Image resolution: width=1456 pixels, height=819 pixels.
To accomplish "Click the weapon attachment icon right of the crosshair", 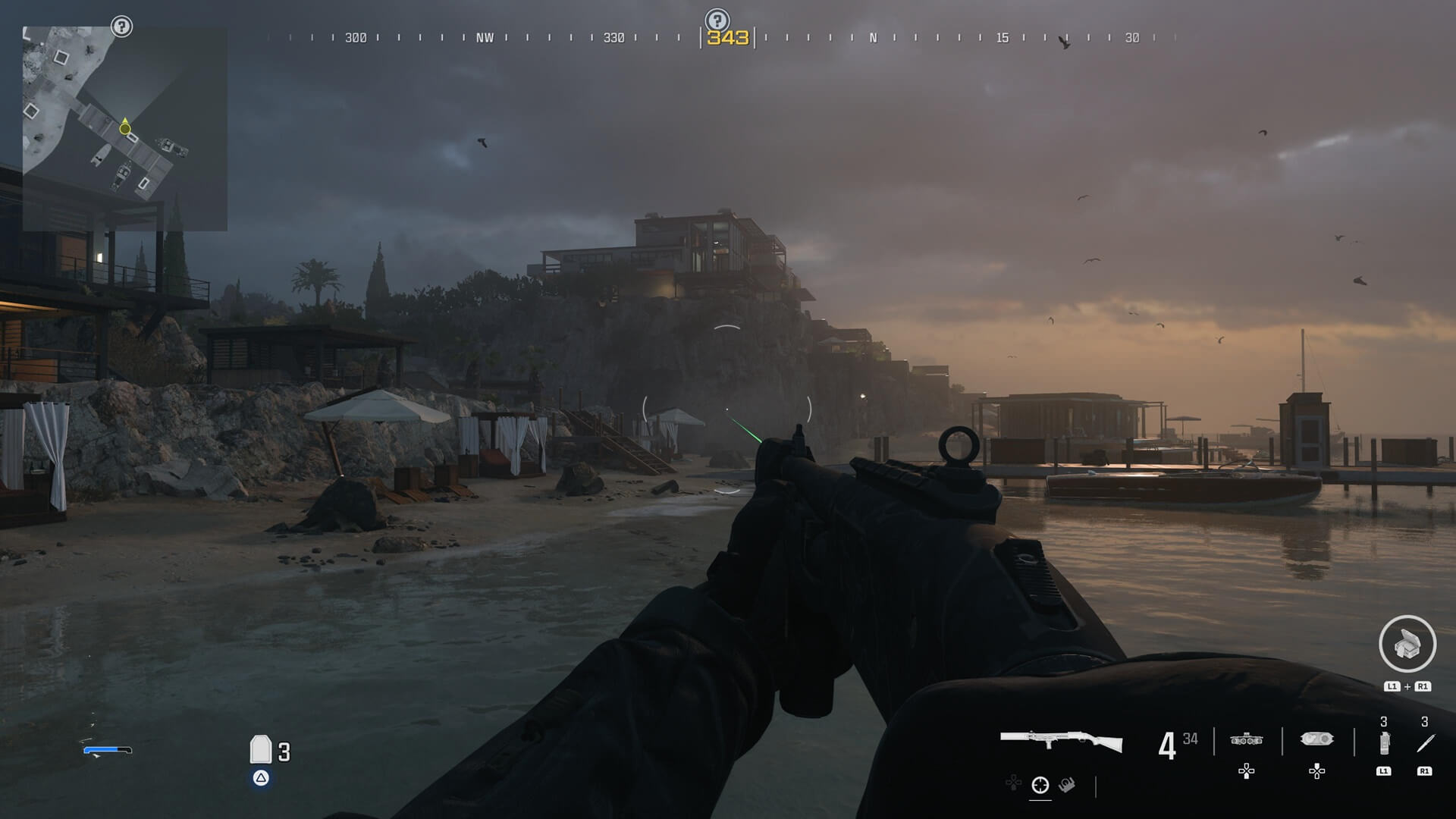I will click(x=1067, y=785).
